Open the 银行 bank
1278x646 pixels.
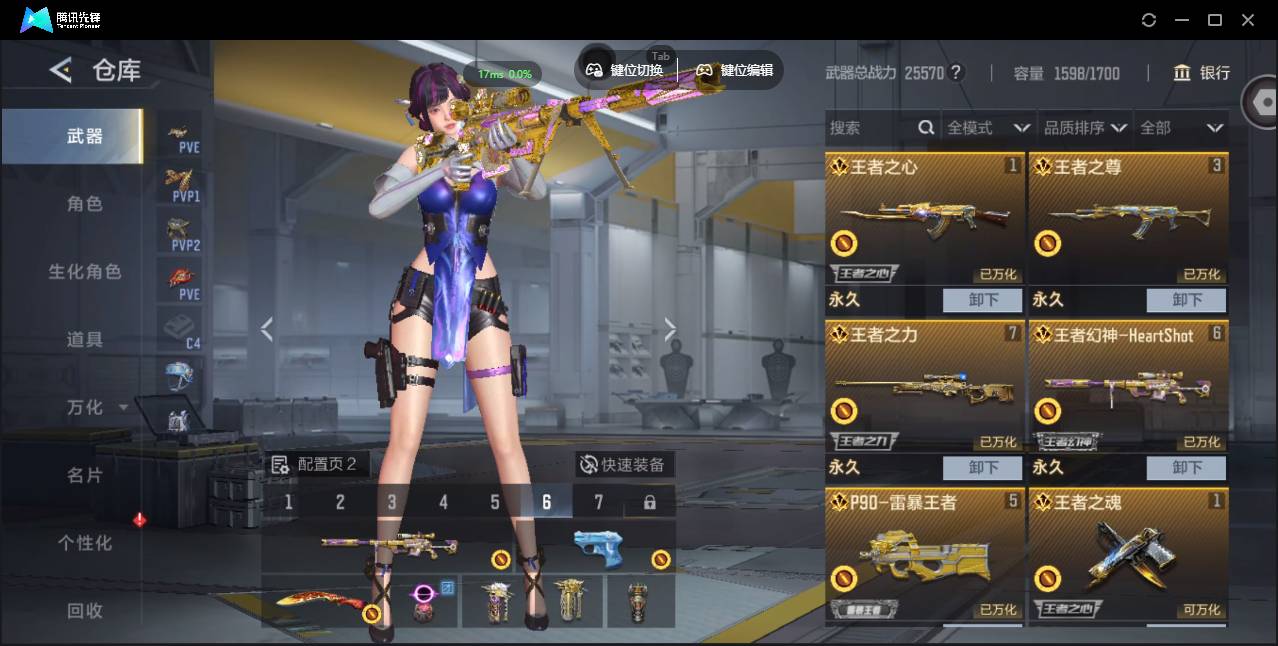[x=1202, y=73]
